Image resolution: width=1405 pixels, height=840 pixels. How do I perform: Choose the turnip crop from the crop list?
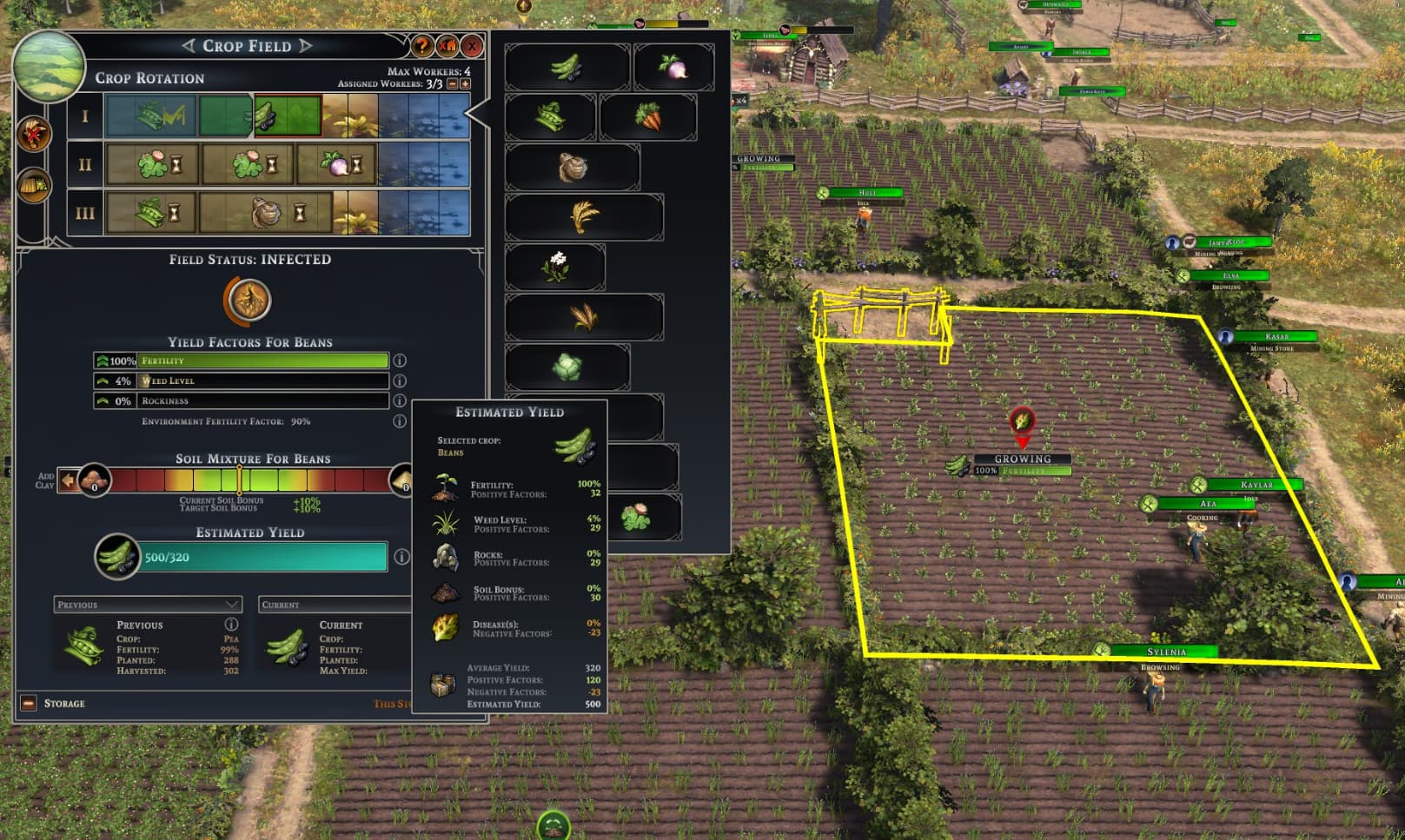673,66
